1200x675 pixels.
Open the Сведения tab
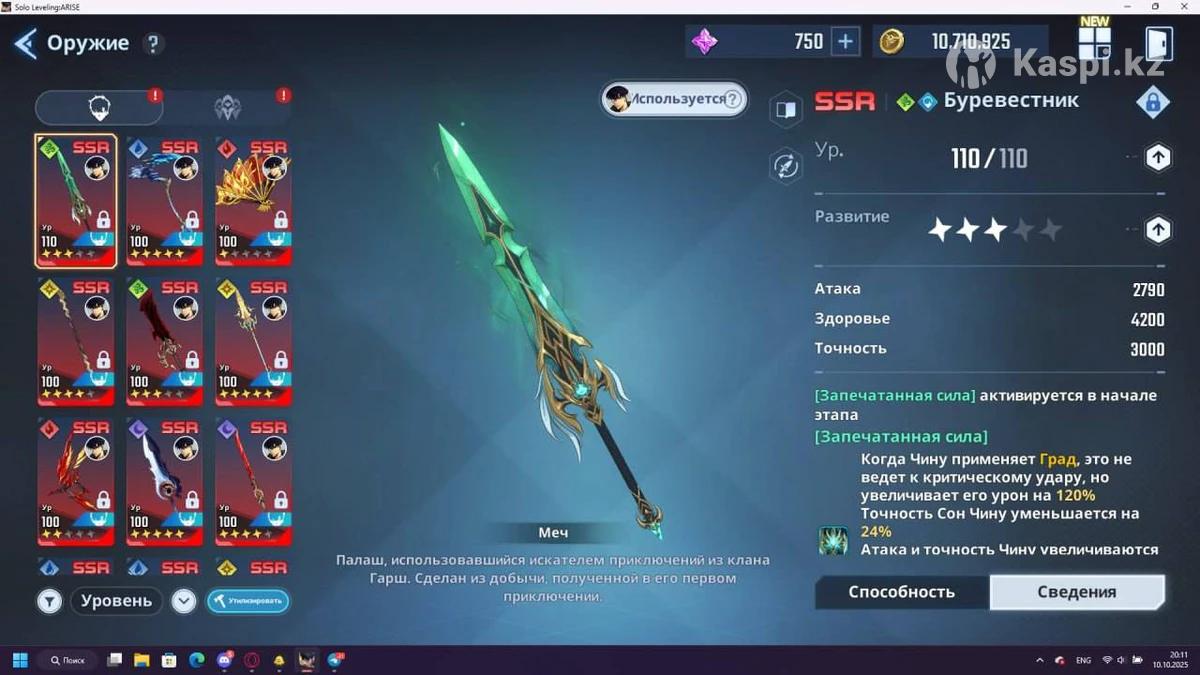1076,592
